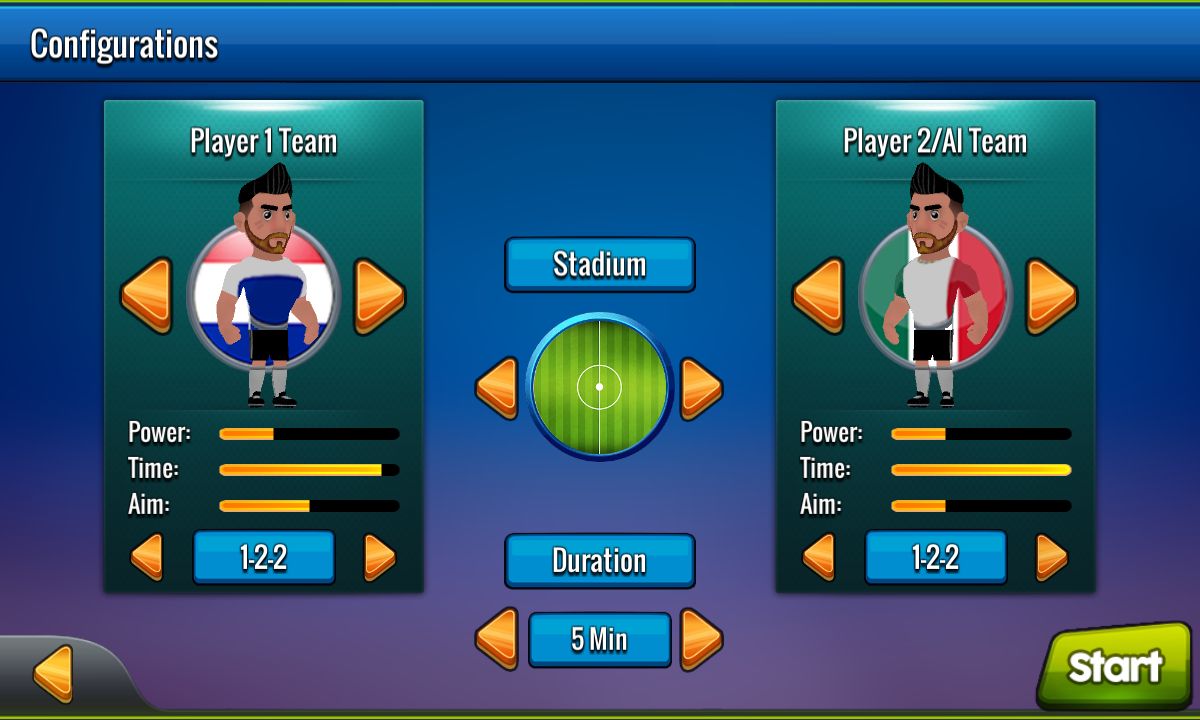Click the green stadium field preview
Viewport: 1200px width, 720px height.
coord(599,386)
